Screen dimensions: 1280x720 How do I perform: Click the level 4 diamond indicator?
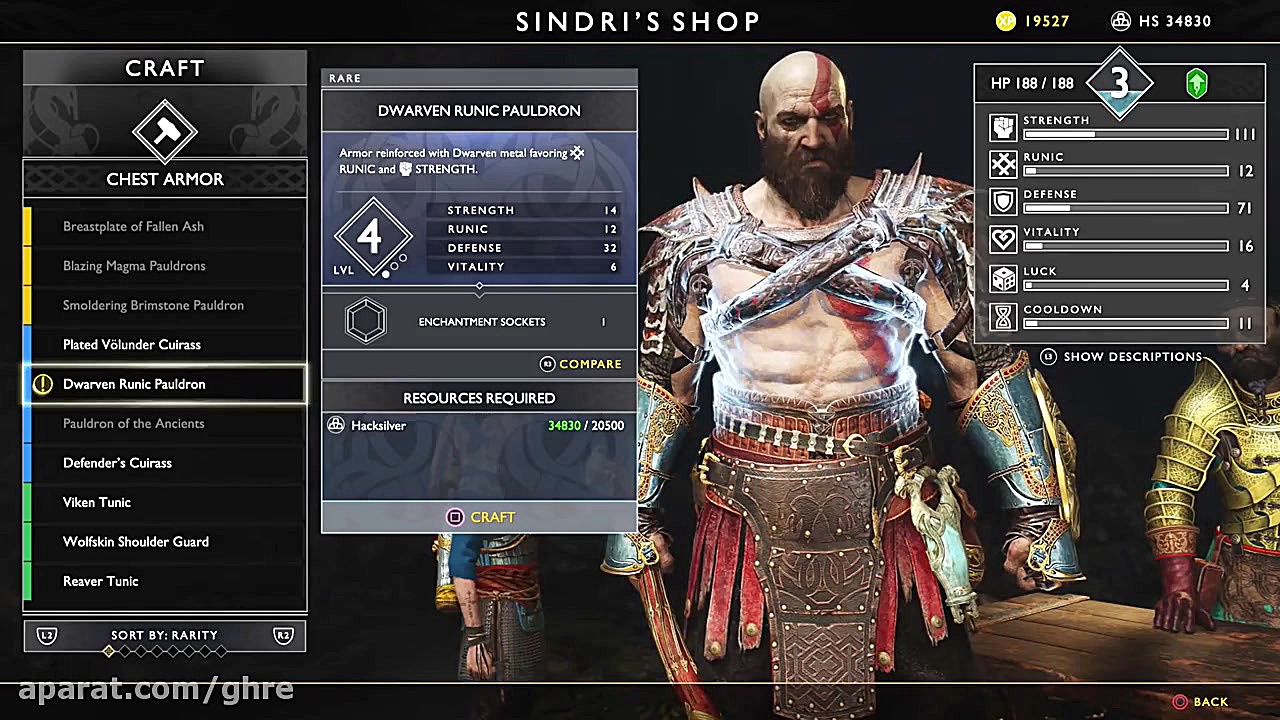pos(373,236)
